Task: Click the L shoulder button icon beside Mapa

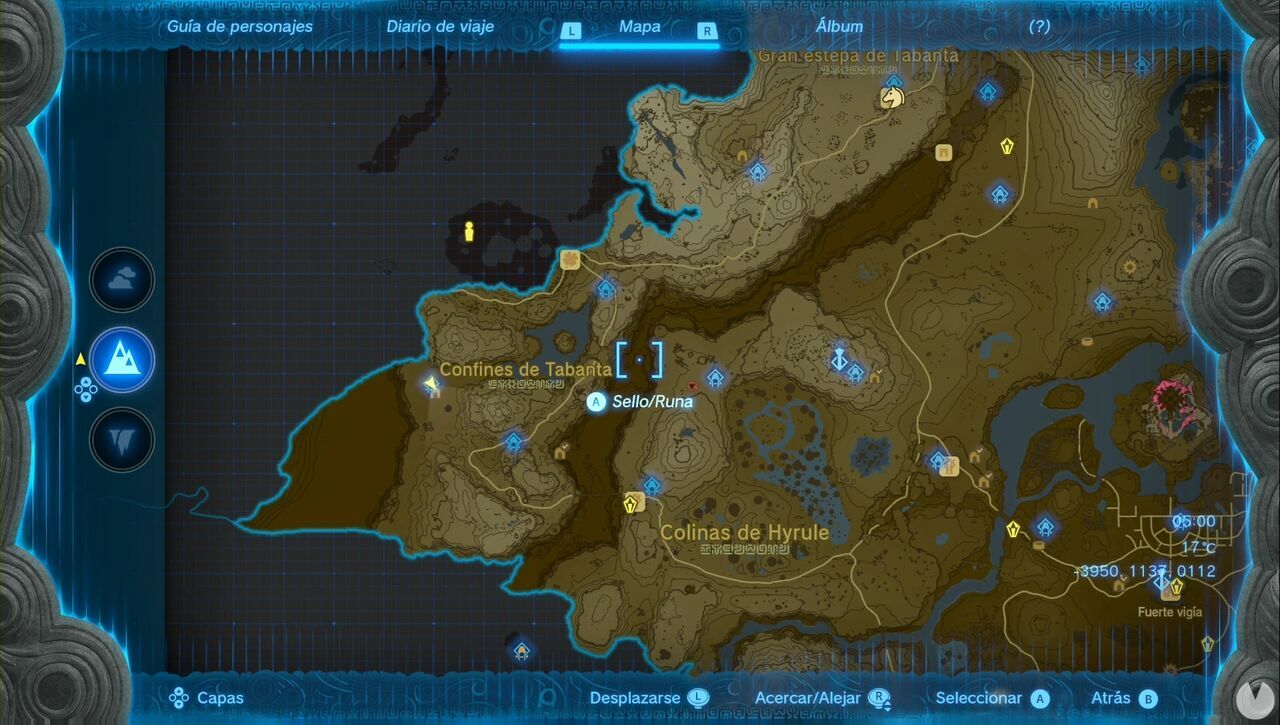Action: tap(570, 31)
